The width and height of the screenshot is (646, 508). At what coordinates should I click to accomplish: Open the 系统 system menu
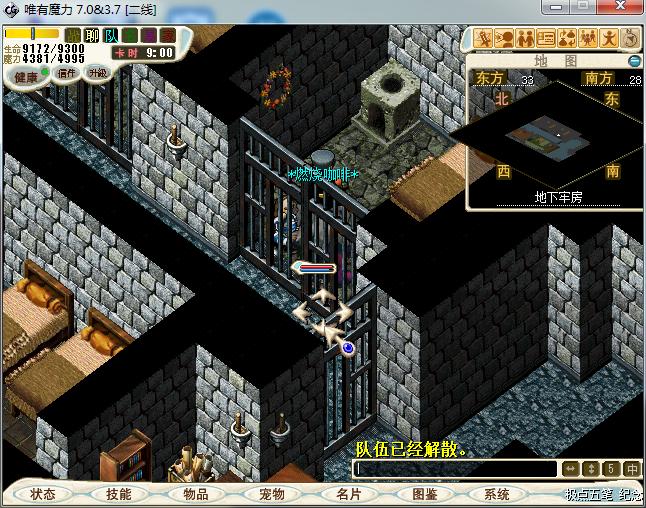pyautogui.click(x=497, y=494)
